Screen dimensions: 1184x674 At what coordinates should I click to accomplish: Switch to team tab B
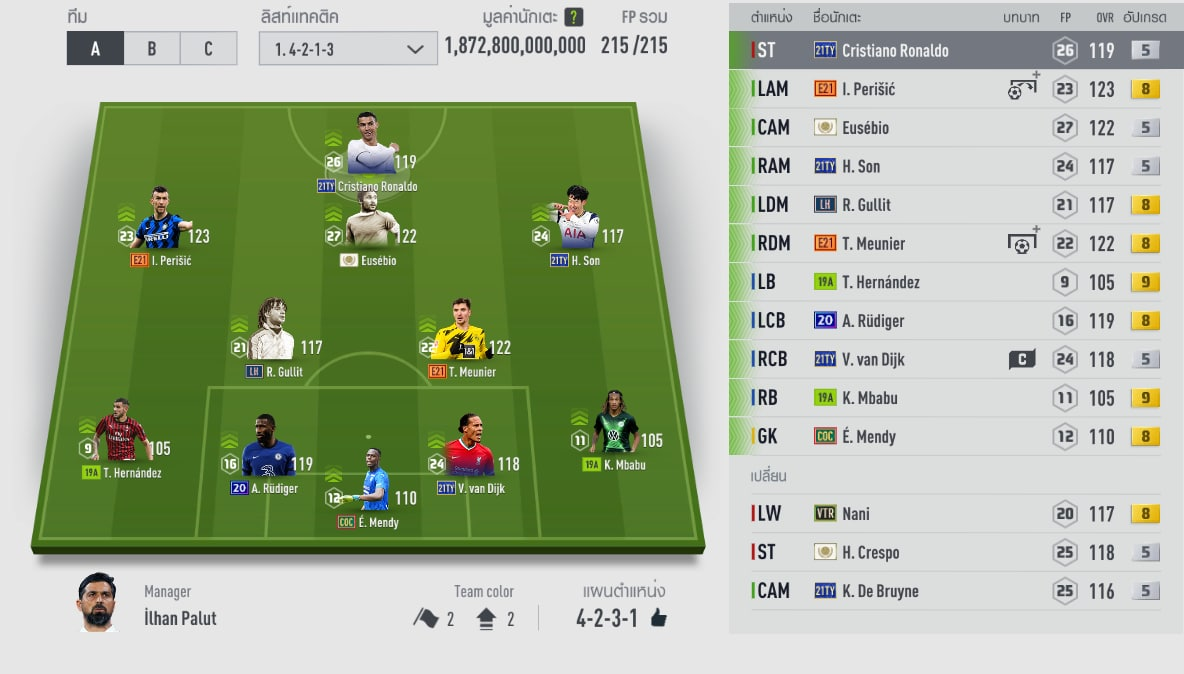(152, 48)
